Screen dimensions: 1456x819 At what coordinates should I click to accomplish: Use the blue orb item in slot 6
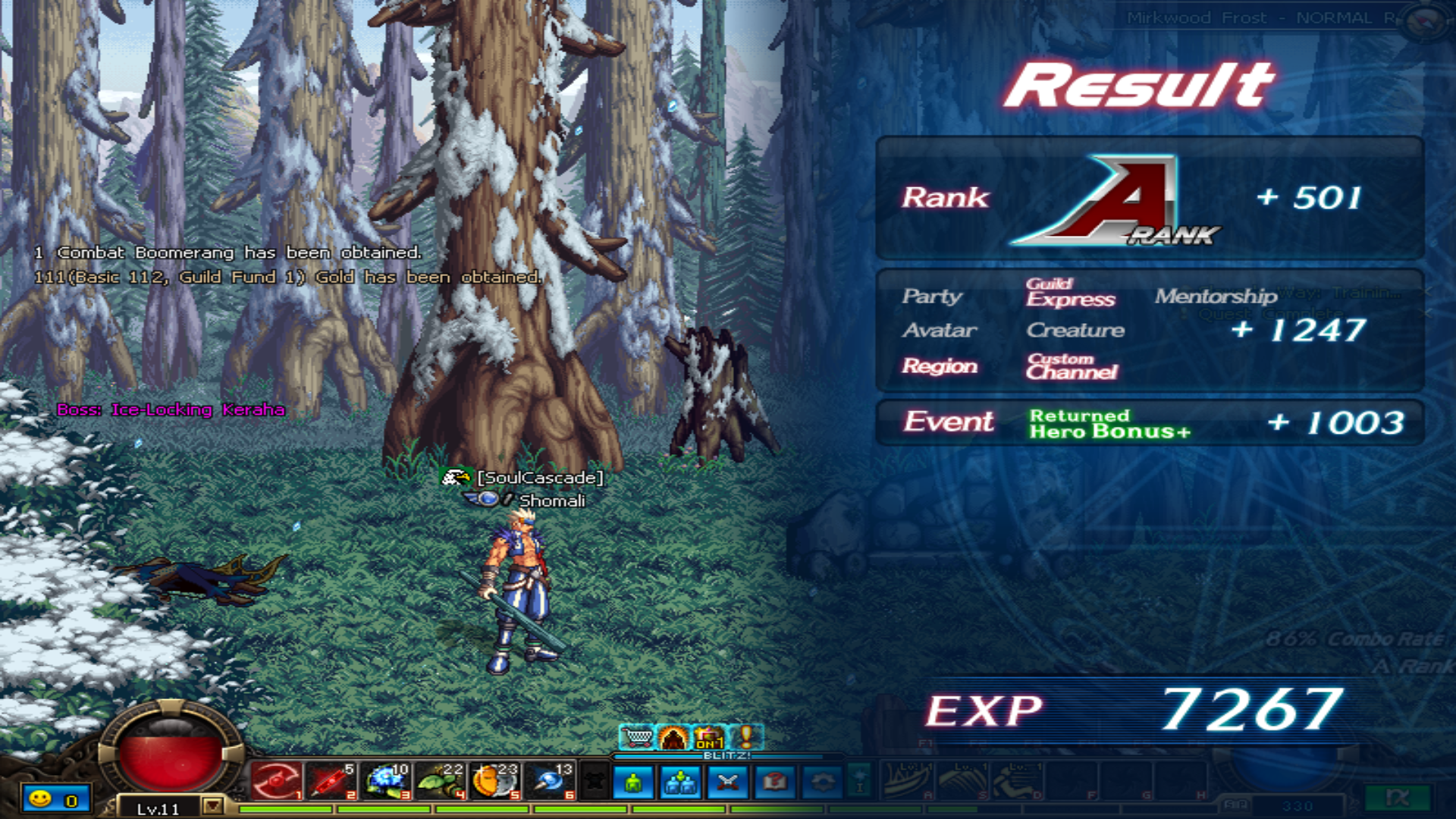pos(549,781)
